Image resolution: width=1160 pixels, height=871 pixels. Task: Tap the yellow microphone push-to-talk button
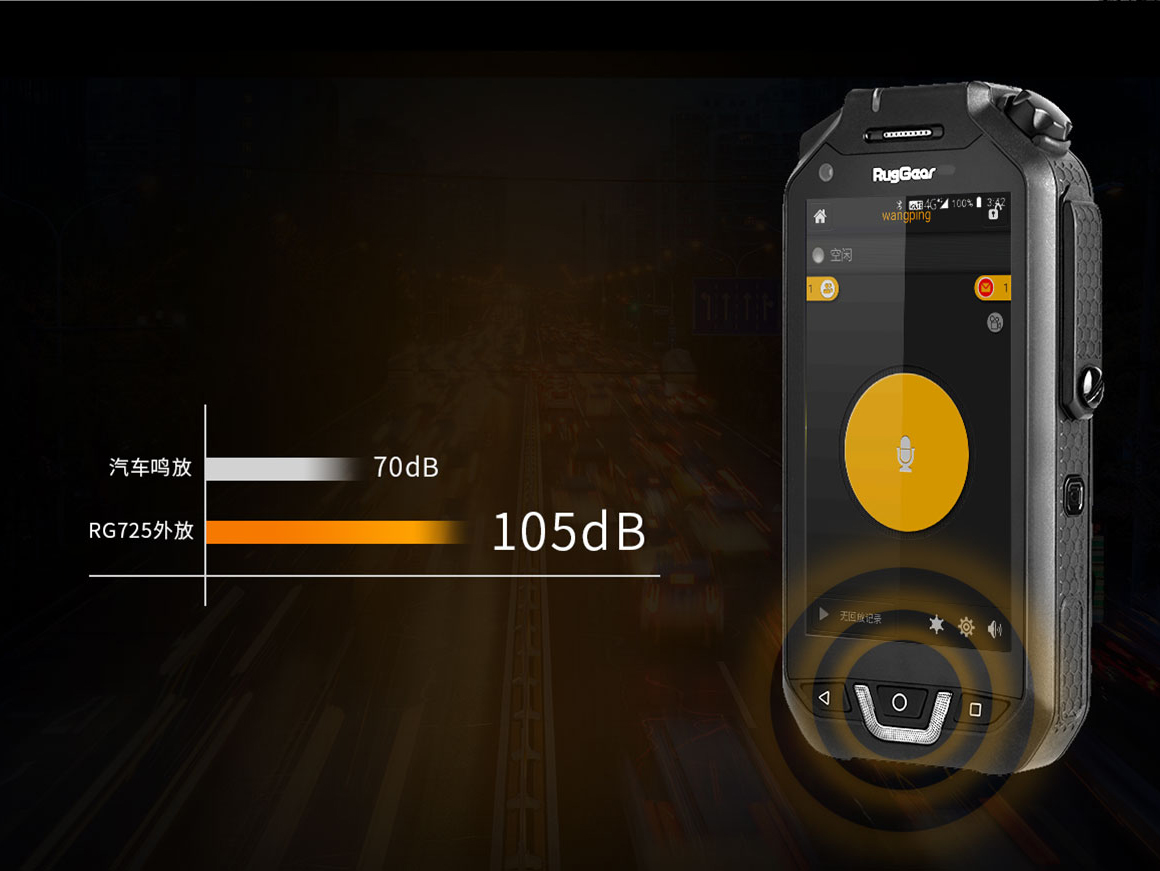click(906, 451)
